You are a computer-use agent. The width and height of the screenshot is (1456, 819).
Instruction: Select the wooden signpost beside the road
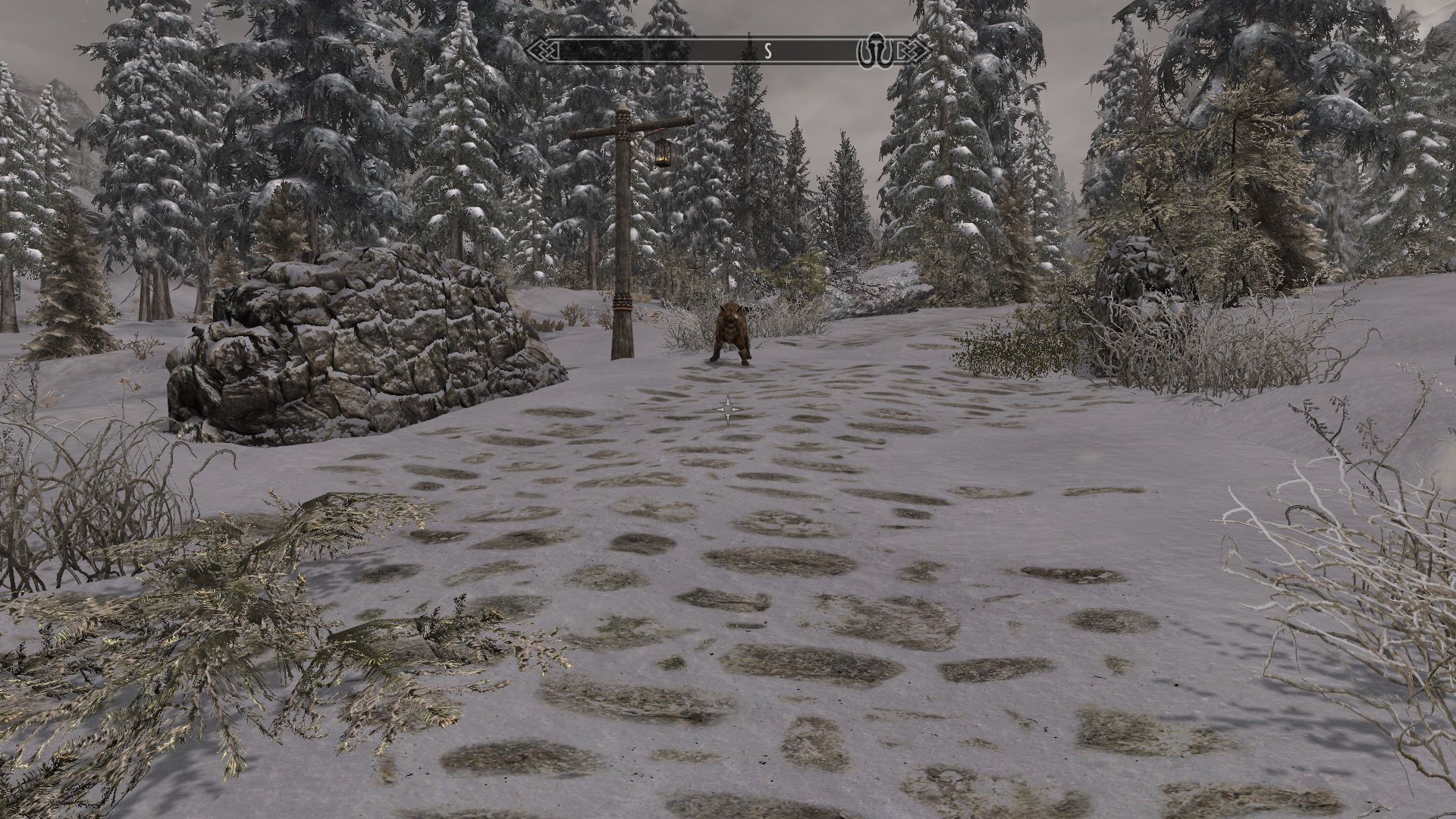point(622,250)
